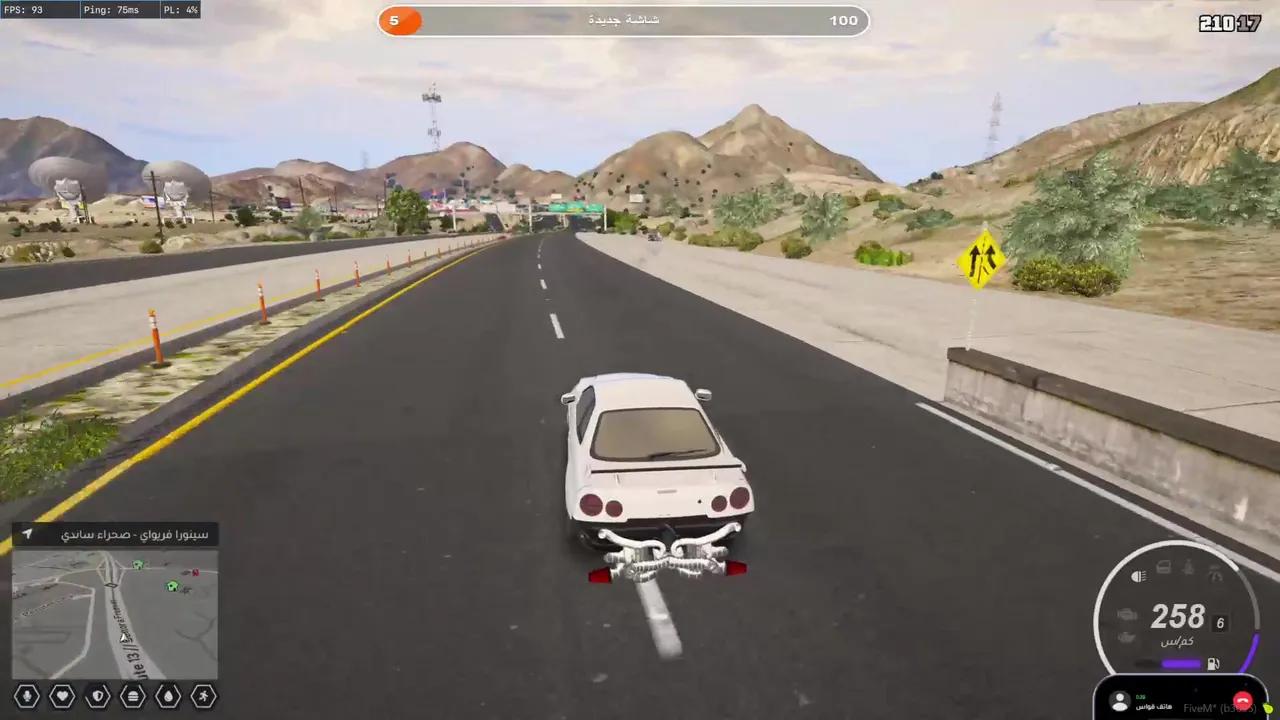
Task: End the phone call with the red hang-up button
Action: (x=1242, y=701)
